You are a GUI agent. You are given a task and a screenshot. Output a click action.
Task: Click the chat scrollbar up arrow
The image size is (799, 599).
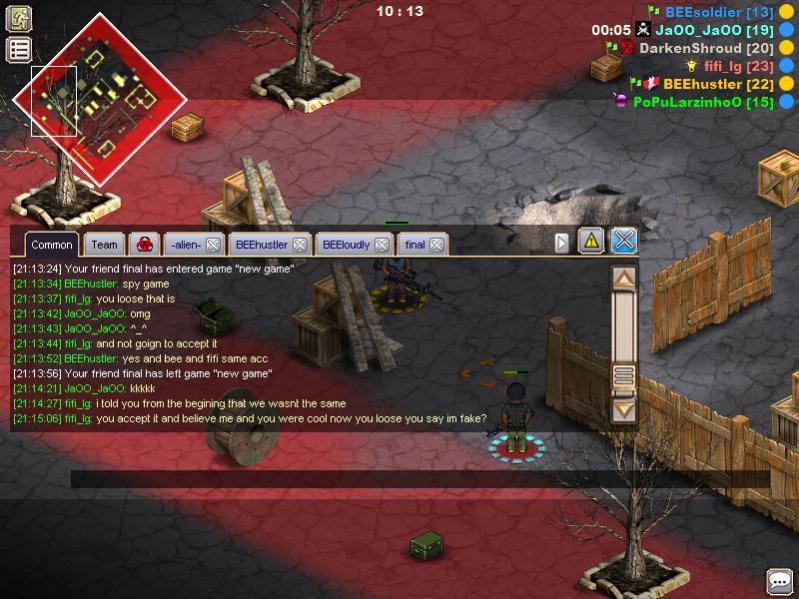point(623,279)
